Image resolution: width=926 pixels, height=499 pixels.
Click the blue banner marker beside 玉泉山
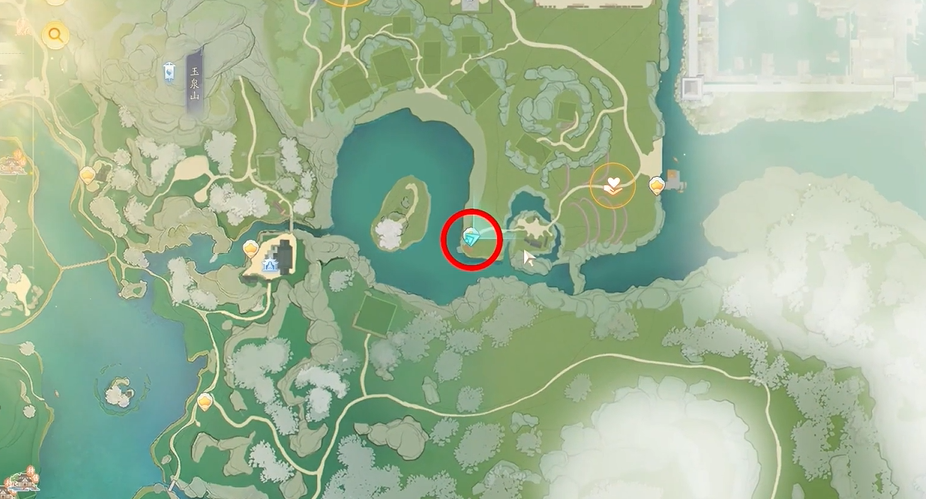point(172,70)
